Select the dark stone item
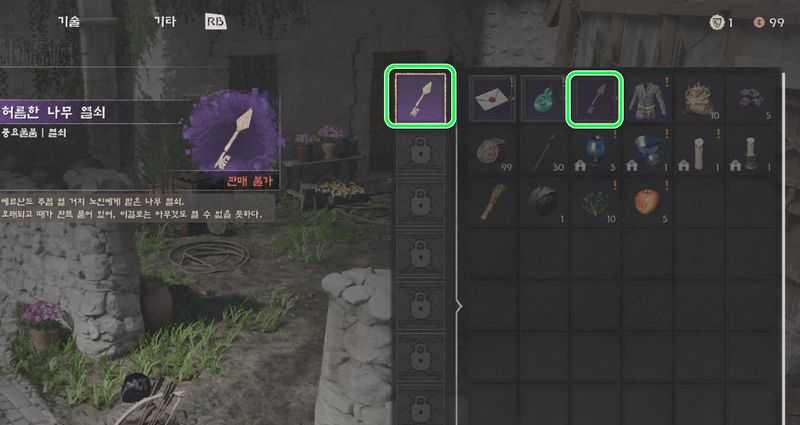This screenshot has width=800, height=425. 545,203
